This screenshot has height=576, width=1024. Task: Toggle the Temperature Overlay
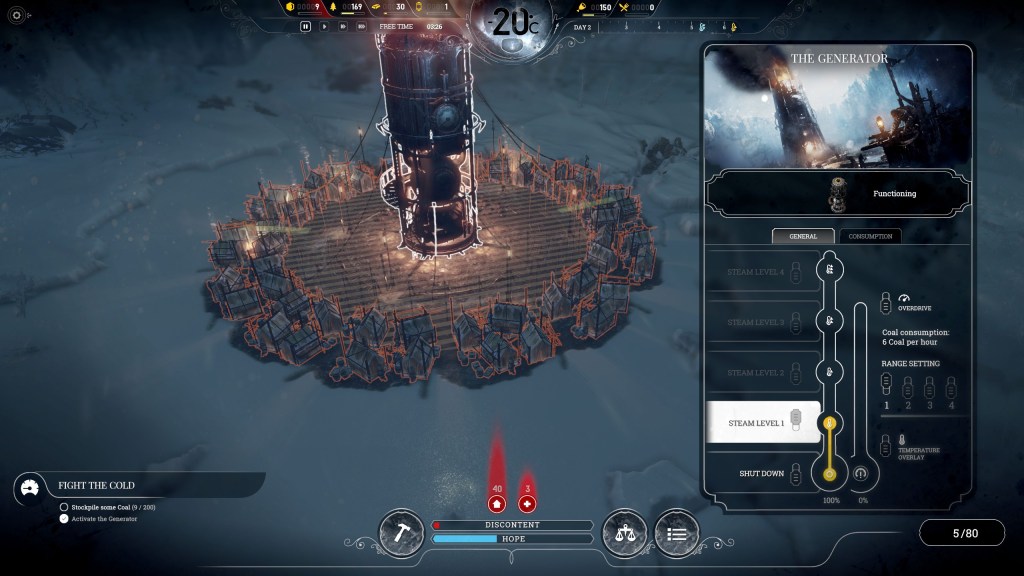(886, 446)
